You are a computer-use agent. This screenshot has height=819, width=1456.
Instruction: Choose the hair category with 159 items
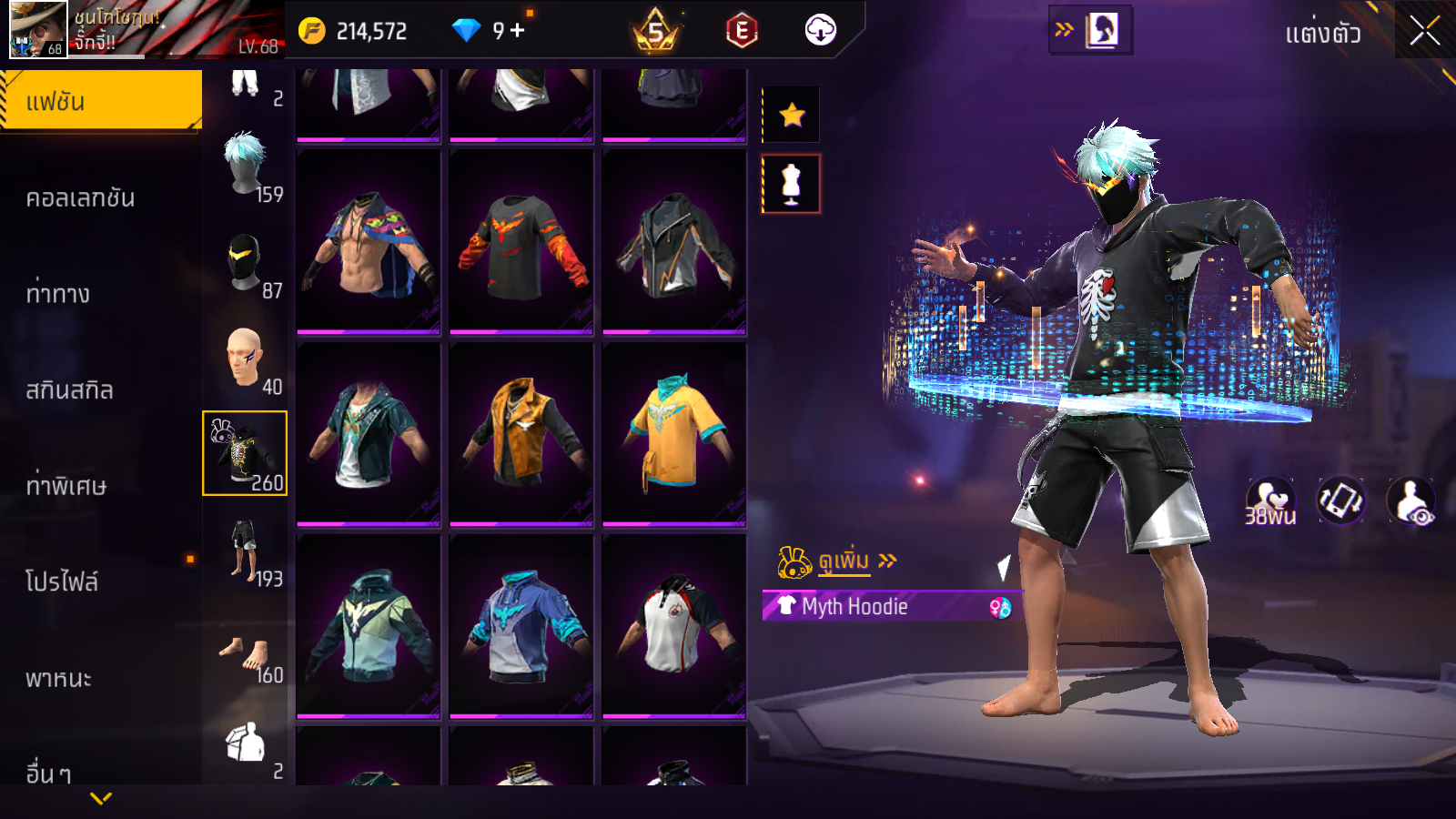[246, 167]
